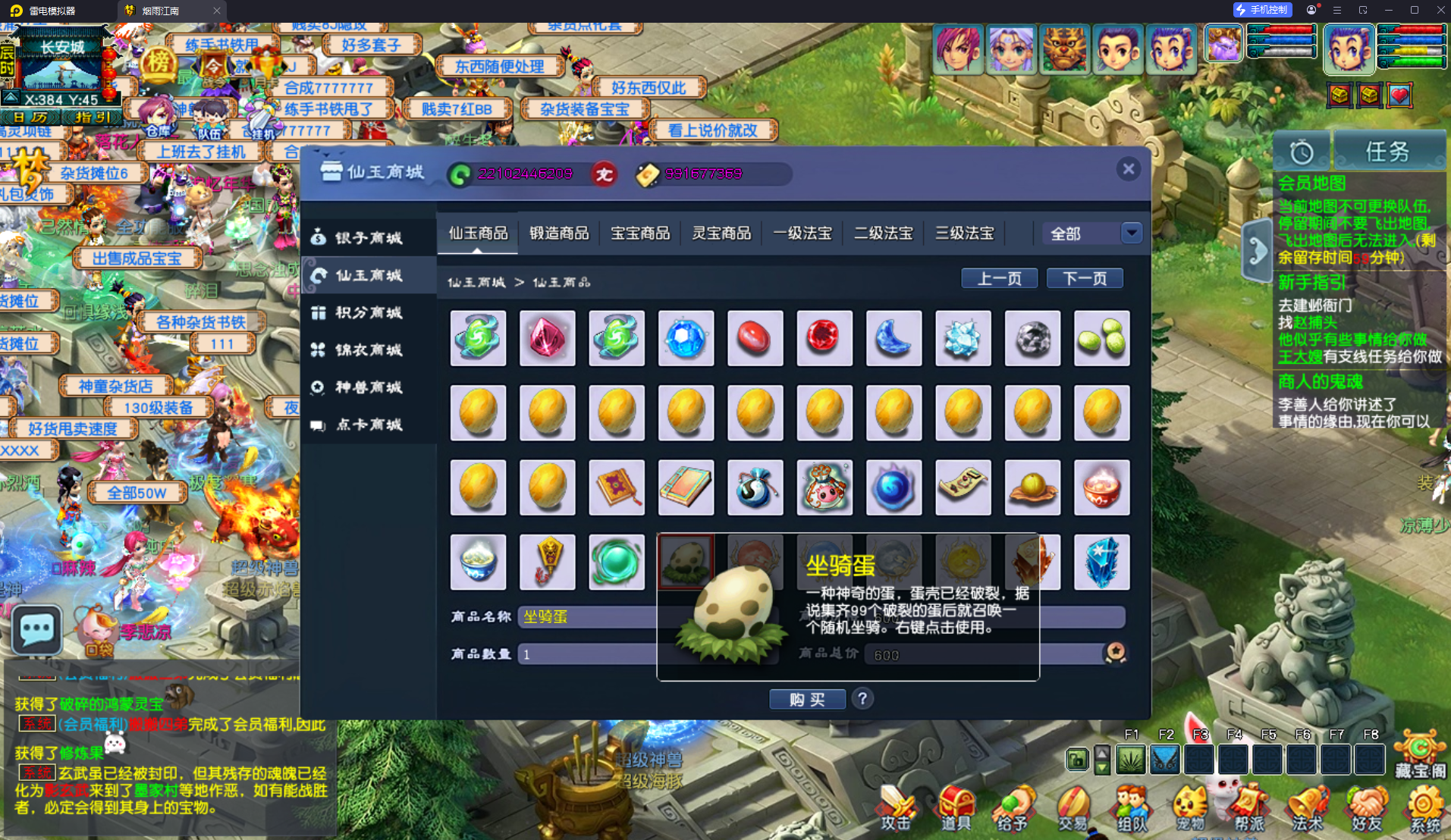Click the up arrow beside the hotkey lock
The image size is (1451, 840).
click(x=1101, y=752)
